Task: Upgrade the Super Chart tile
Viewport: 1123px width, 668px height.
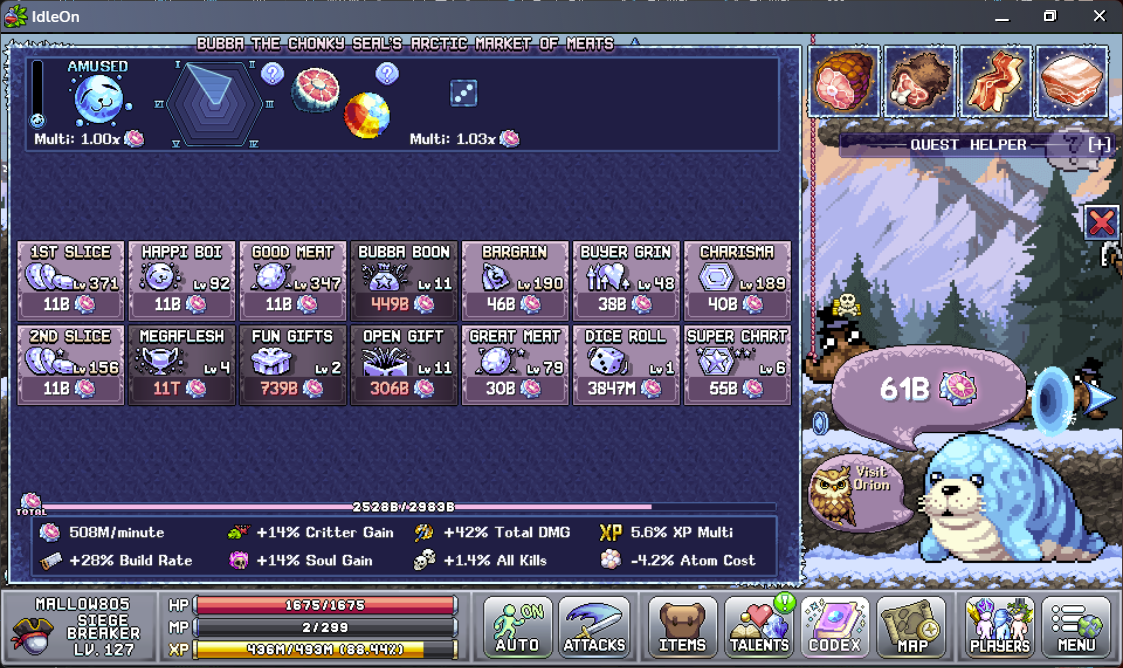Action: pos(737,365)
